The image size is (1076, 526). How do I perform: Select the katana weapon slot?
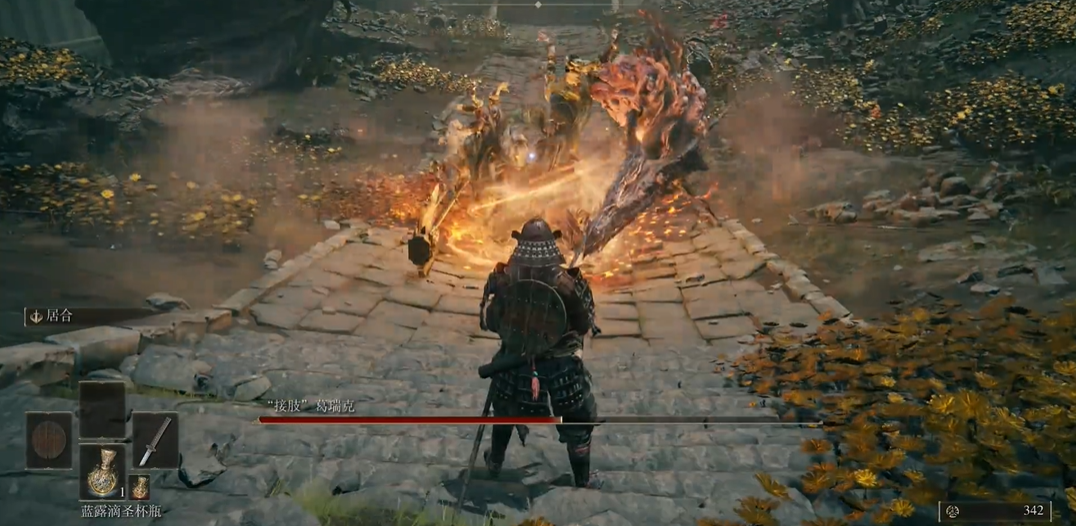click(155, 440)
